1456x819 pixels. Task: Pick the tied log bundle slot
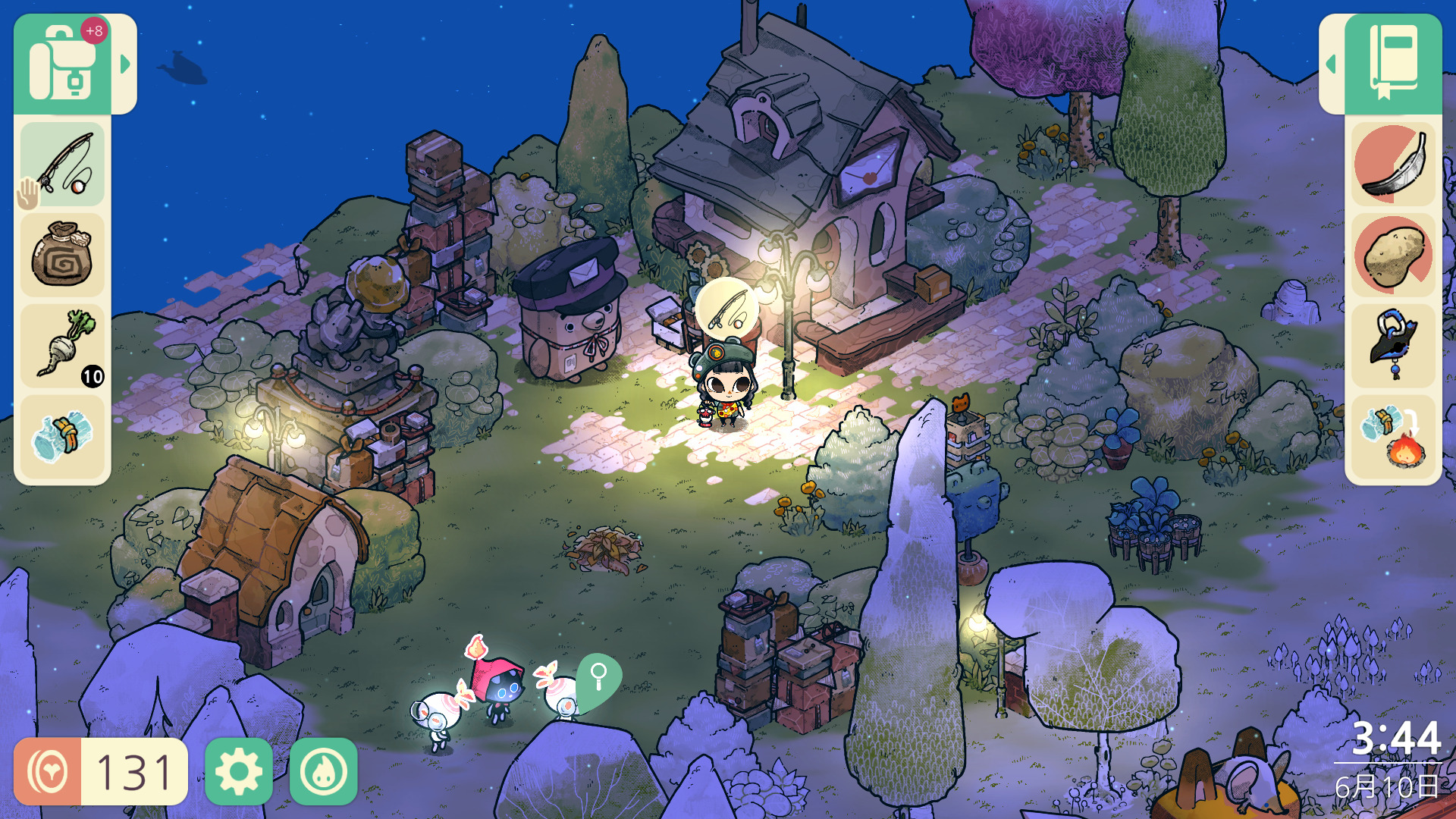coord(62,437)
